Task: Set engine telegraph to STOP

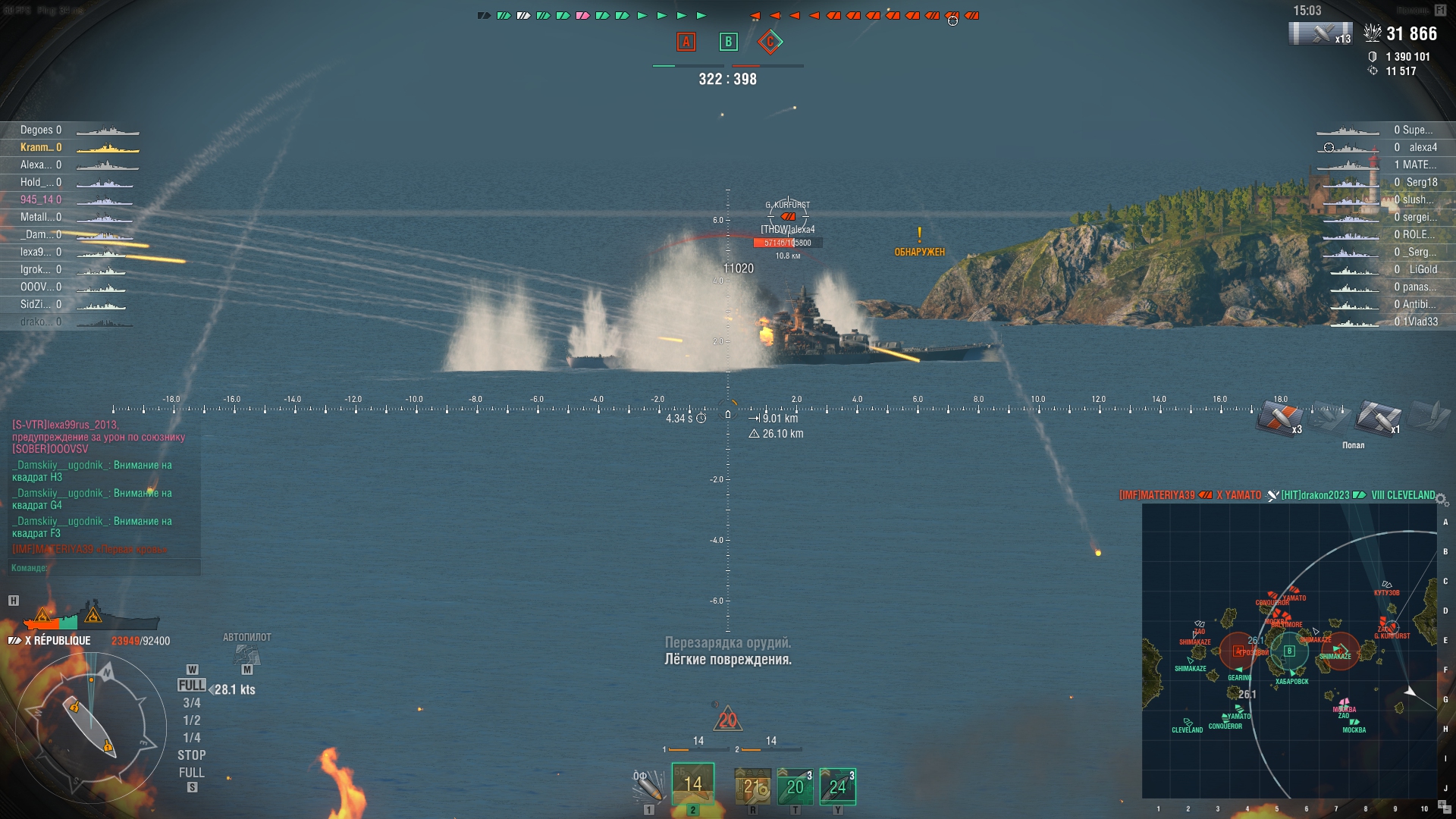Action: (192, 755)
